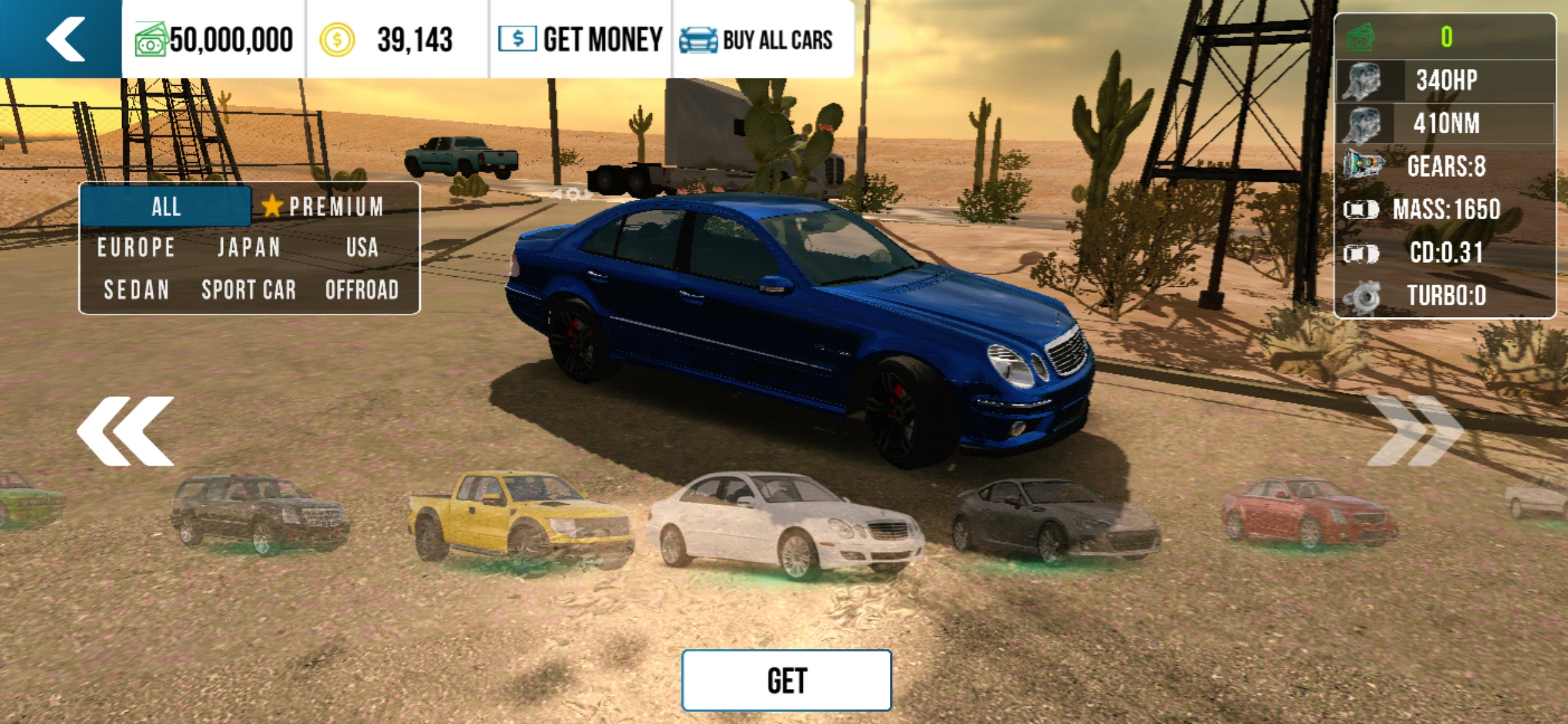Screen dimensions: 1568x724
Task: Filter cars by Europe
Action: pos(136,247)
